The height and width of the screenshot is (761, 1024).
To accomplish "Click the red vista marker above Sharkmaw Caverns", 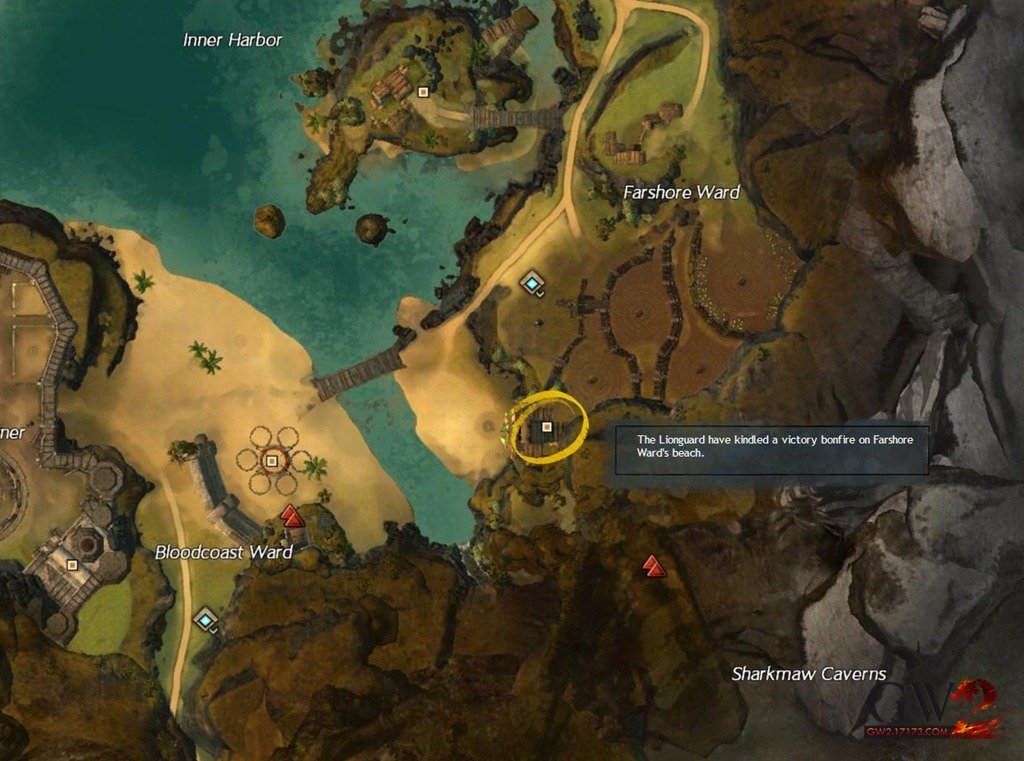I will pyautogui.click(x=653, y=566).
